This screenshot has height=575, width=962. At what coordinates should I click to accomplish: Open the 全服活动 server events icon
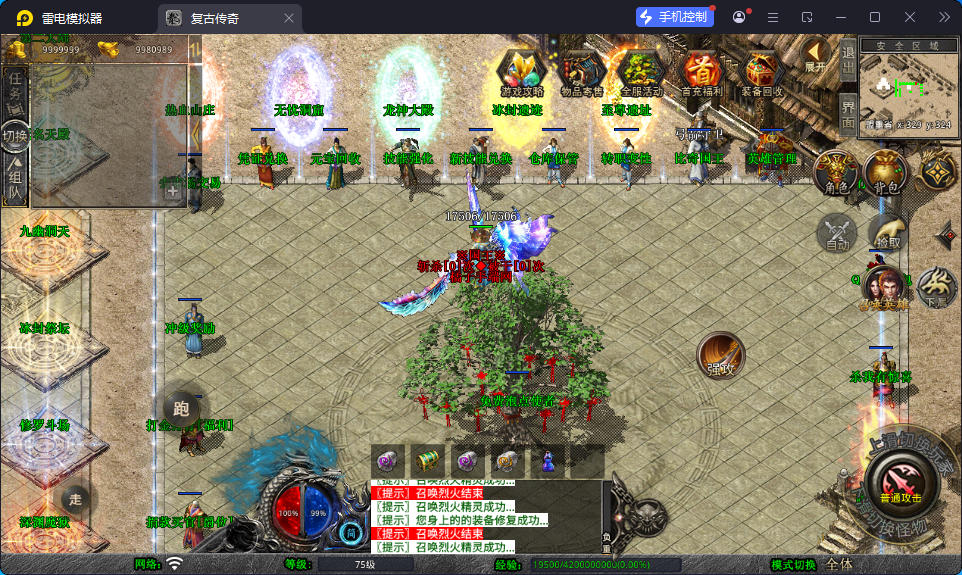tap(640, 72)
